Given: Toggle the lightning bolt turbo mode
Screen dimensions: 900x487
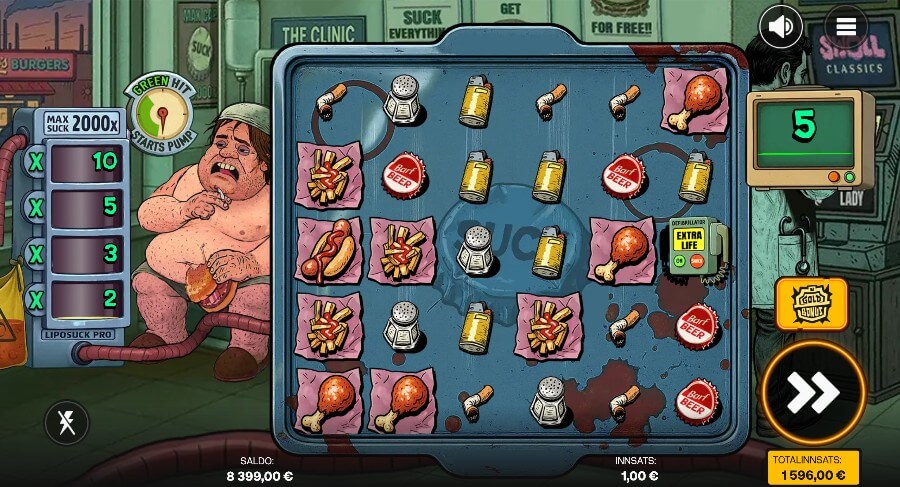Looking at the screenshot, I should pos(66,424).
